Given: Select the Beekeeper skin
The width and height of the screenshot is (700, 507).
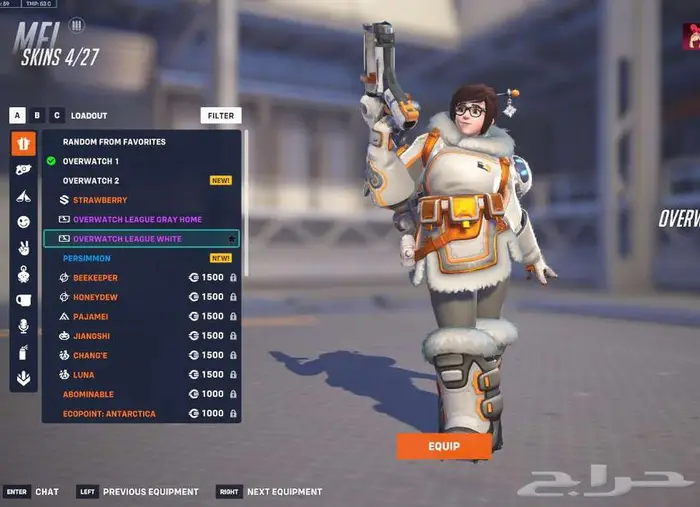Looking at the screenshot, I should click(x=95, y=278).
